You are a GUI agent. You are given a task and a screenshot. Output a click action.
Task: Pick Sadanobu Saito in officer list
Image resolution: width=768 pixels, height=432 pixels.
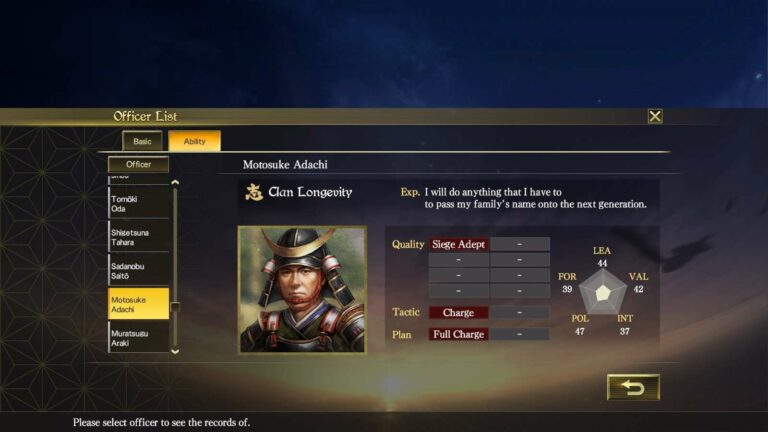click(x=138, y=268)
